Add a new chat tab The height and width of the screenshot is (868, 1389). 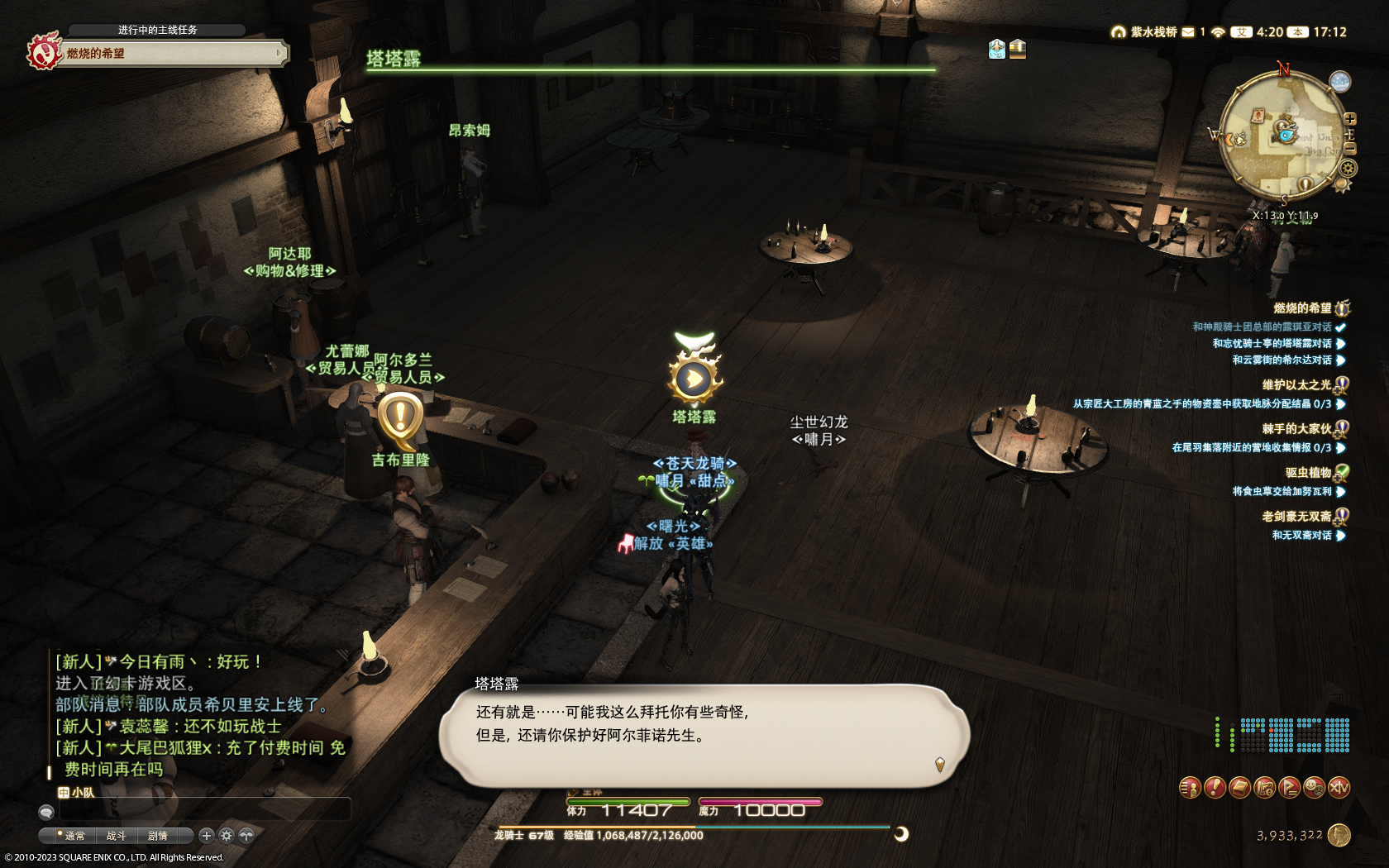point(207,836)
